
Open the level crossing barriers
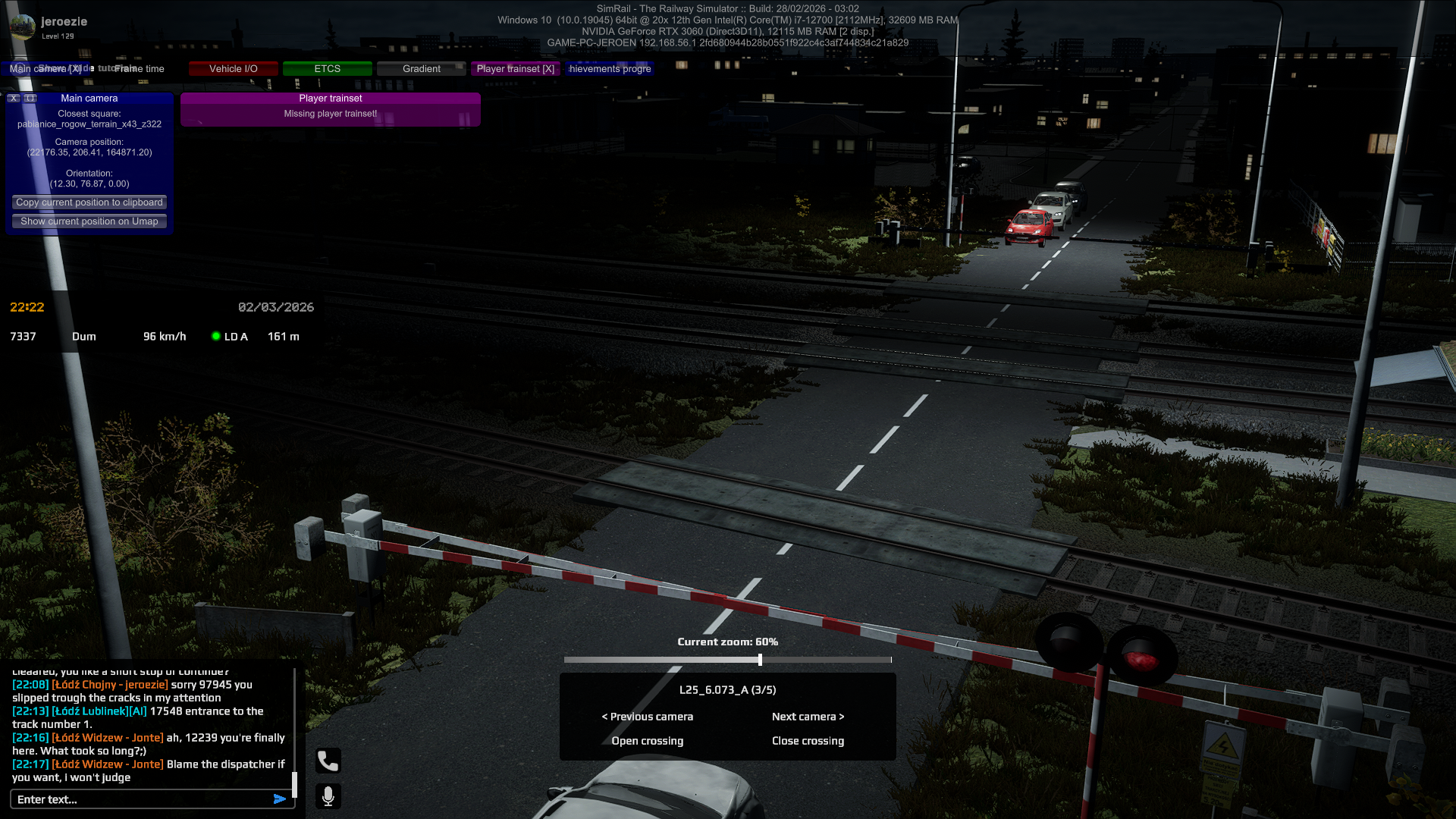[x=648, y=741]
